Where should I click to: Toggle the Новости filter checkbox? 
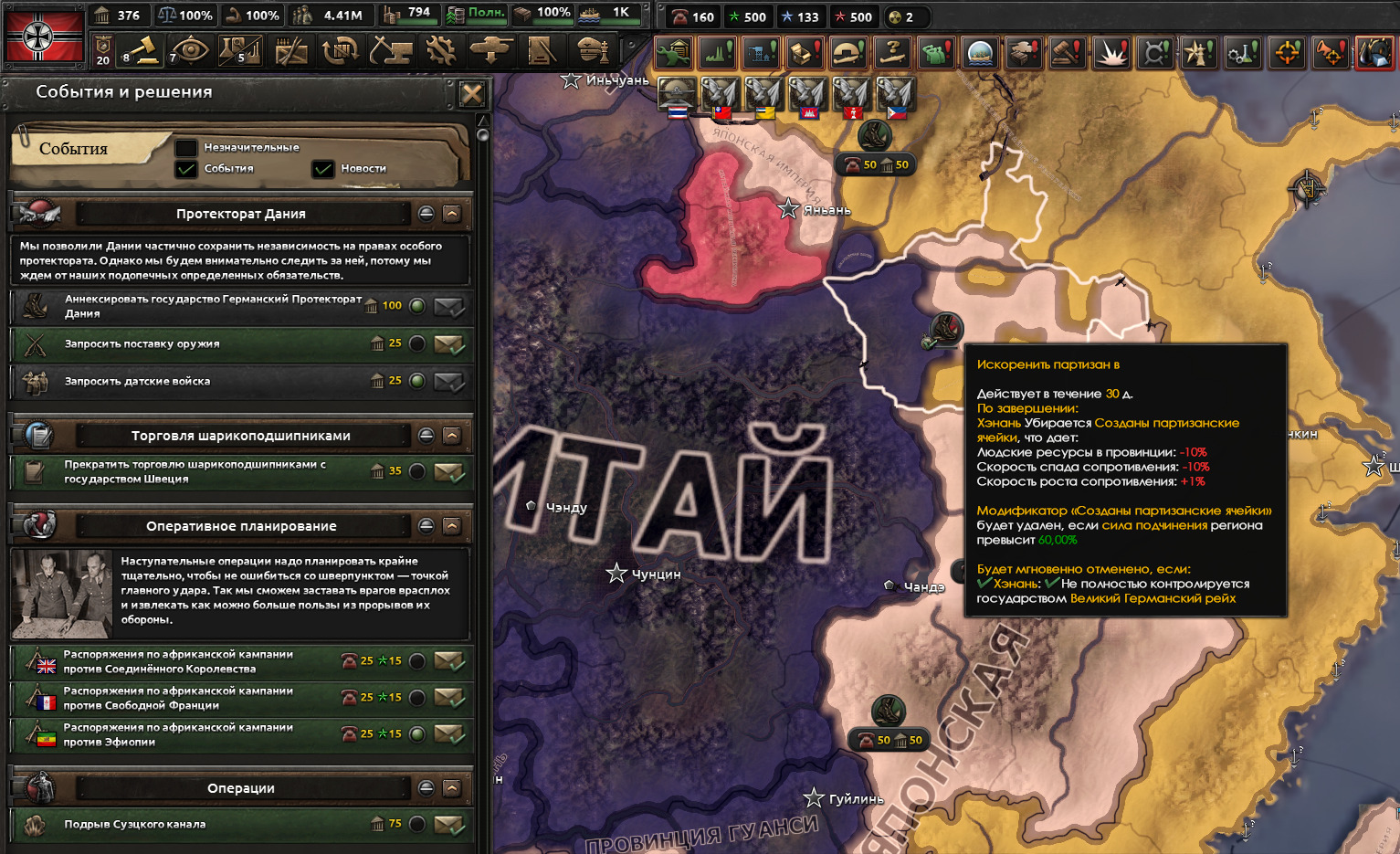[x=322, y=169]
